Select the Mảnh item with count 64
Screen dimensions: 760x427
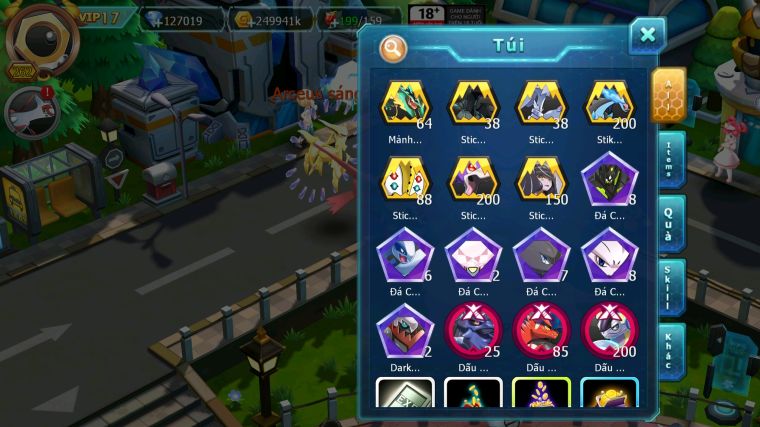pyautogui.click(x=405, y=105)
